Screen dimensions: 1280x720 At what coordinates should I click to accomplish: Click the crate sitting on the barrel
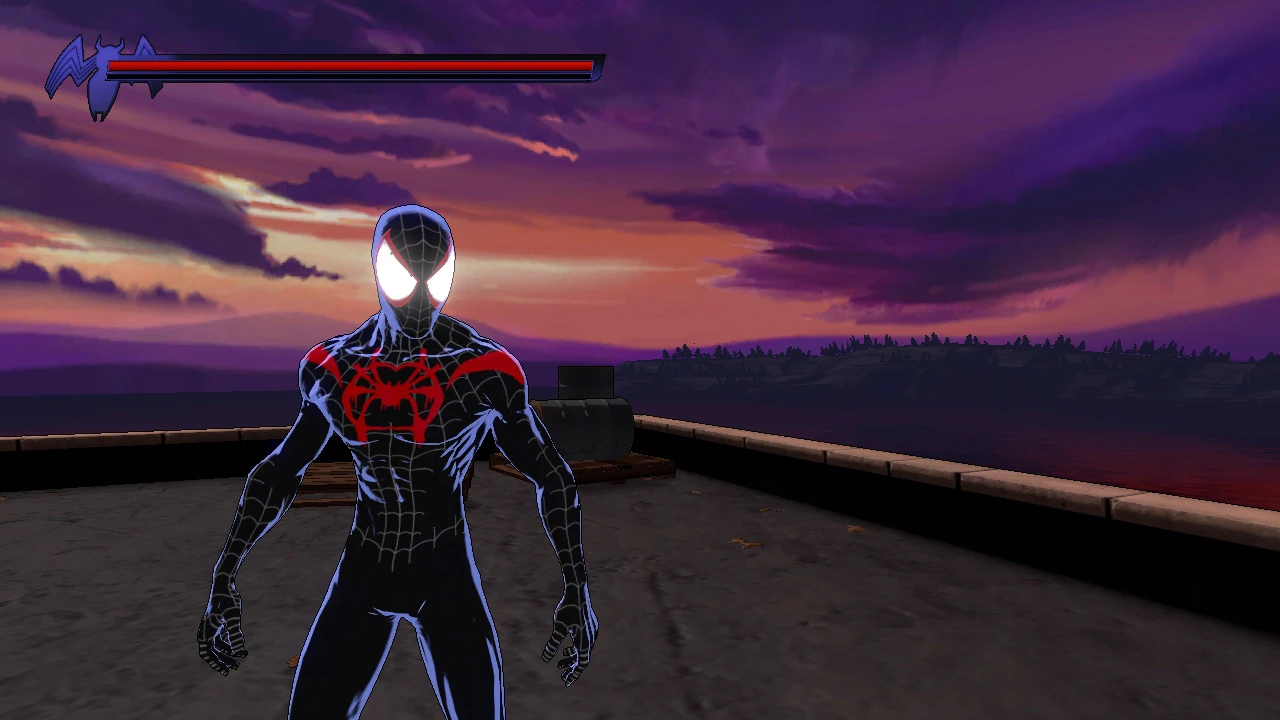point(585,380)
